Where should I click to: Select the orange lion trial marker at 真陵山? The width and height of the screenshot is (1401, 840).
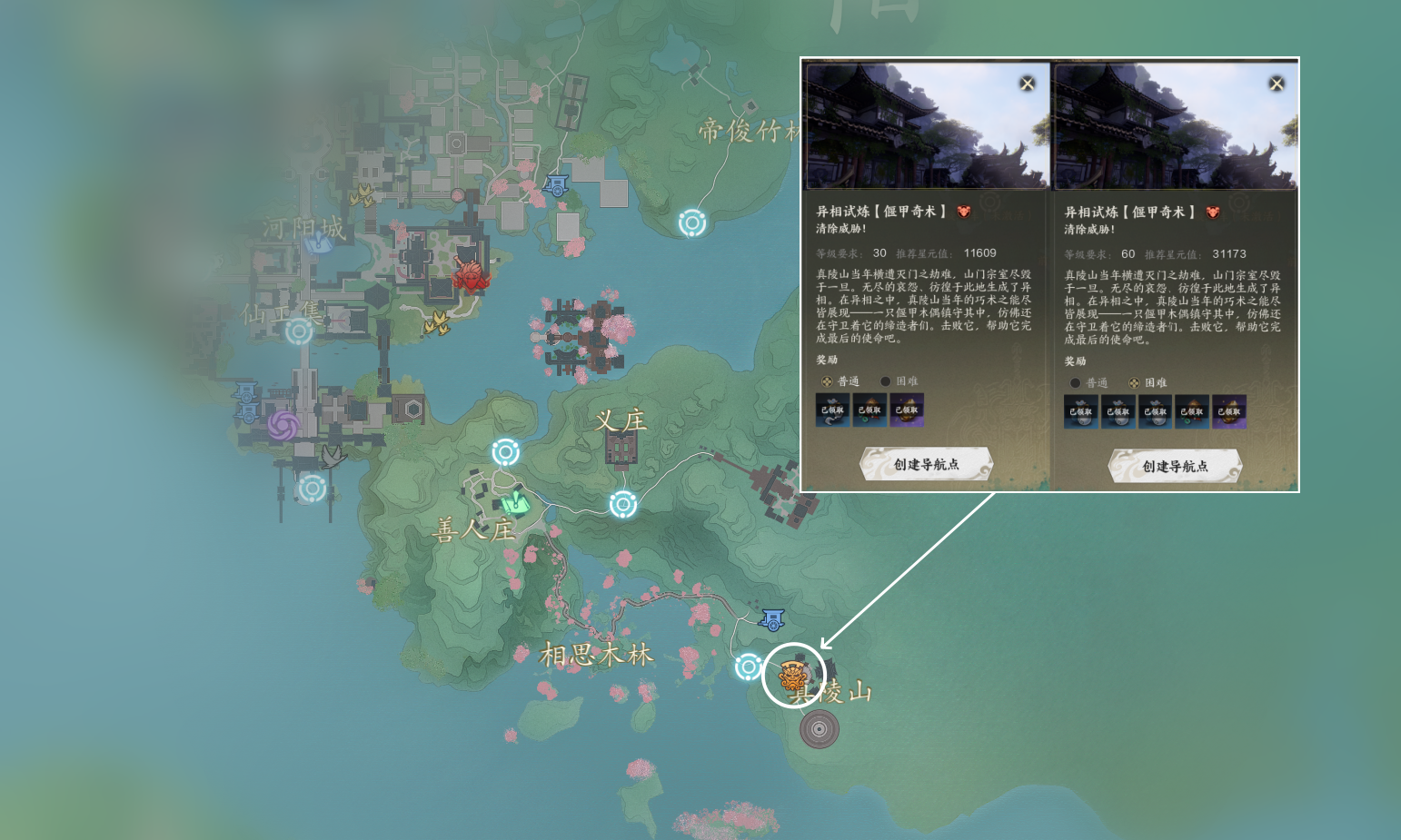tap(793, 676)
